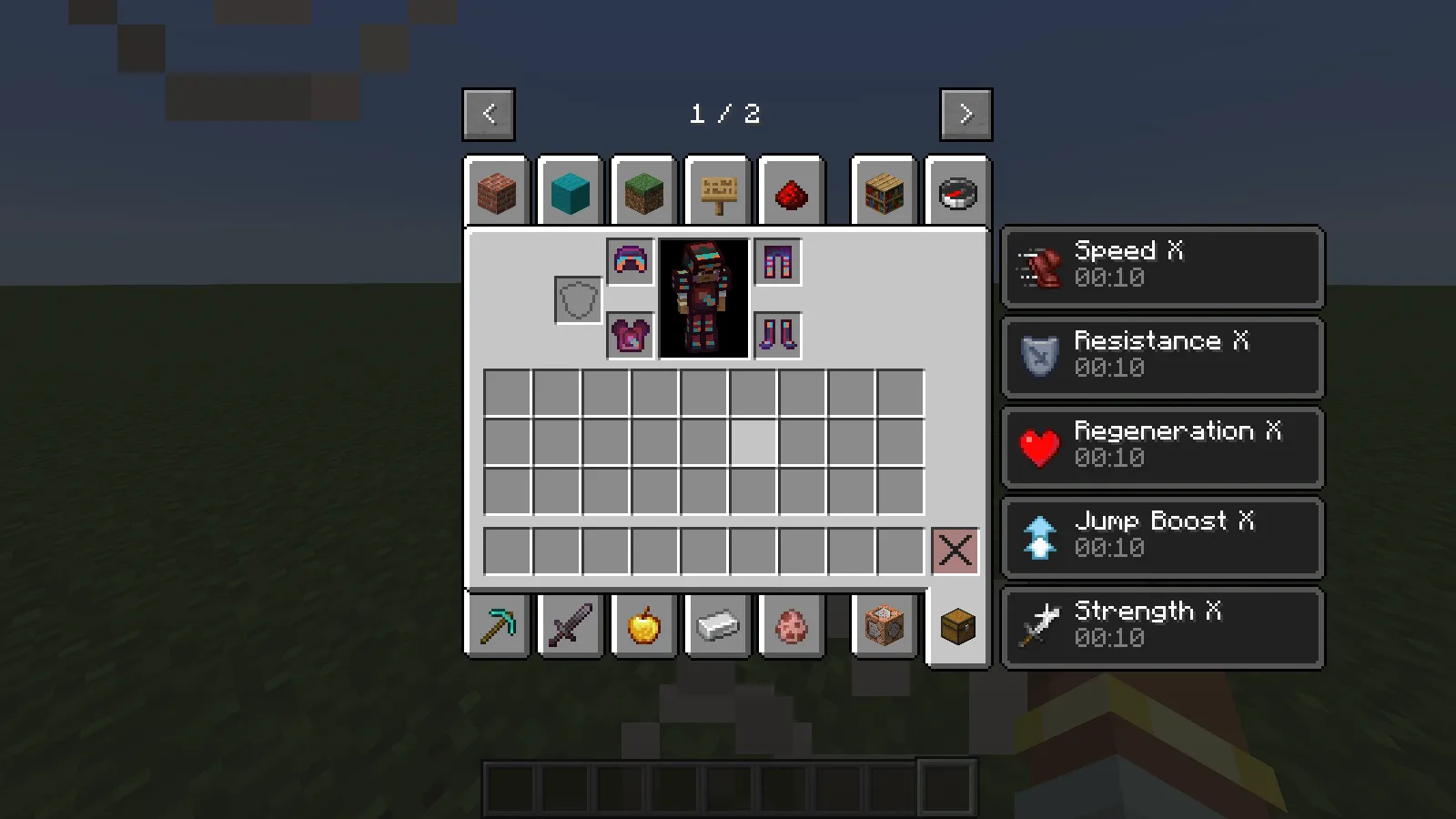Click the Jump Boost X effect entry
This screenshot has width=1456, height=819.
click(1162, 536)
